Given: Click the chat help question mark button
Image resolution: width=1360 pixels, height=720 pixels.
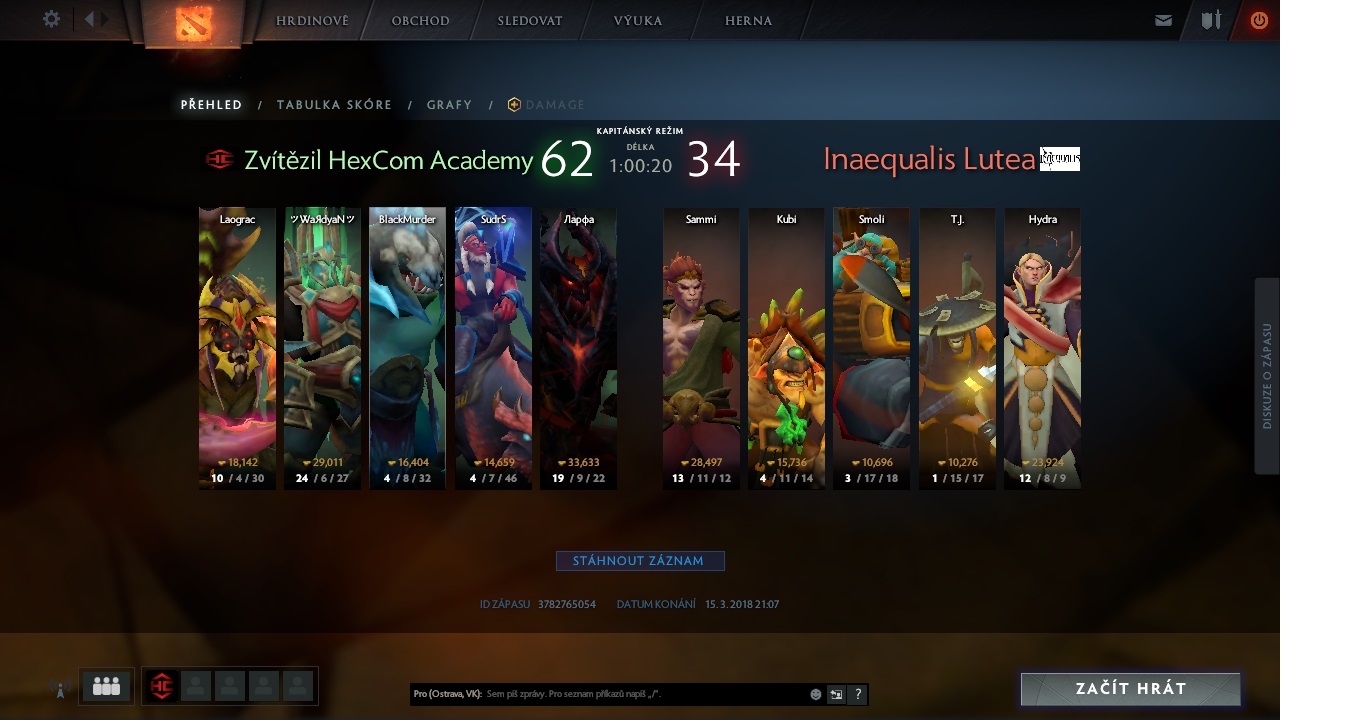Looking at the screenshot, I should pos(857,694).
